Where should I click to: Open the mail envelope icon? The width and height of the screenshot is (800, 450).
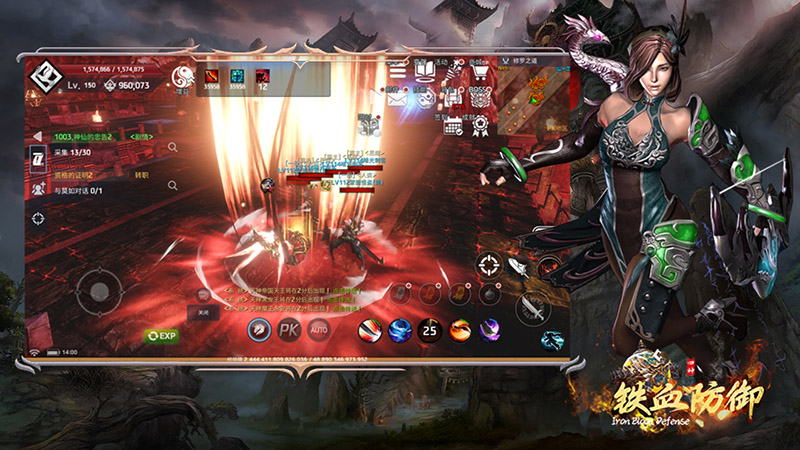[396, 97]
